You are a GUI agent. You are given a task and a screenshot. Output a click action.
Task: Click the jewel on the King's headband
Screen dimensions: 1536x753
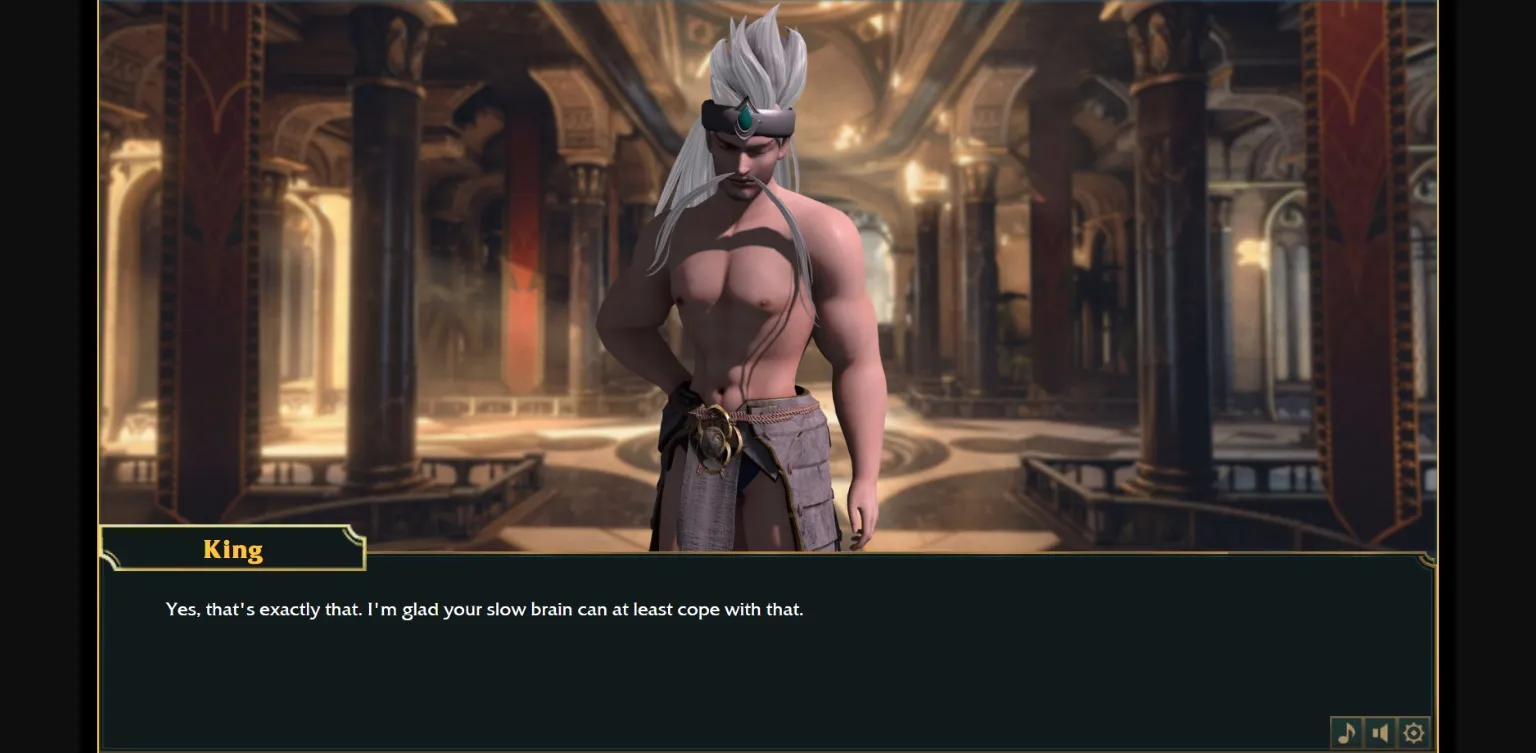coord(744,119)
